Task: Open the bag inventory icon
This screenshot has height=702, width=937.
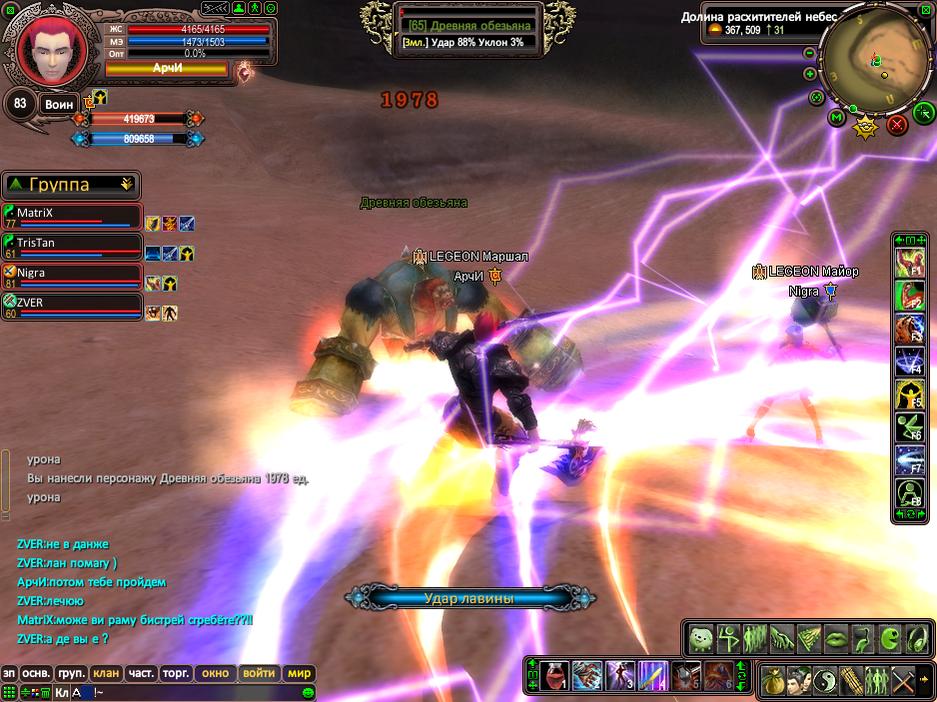Action: 773,680
